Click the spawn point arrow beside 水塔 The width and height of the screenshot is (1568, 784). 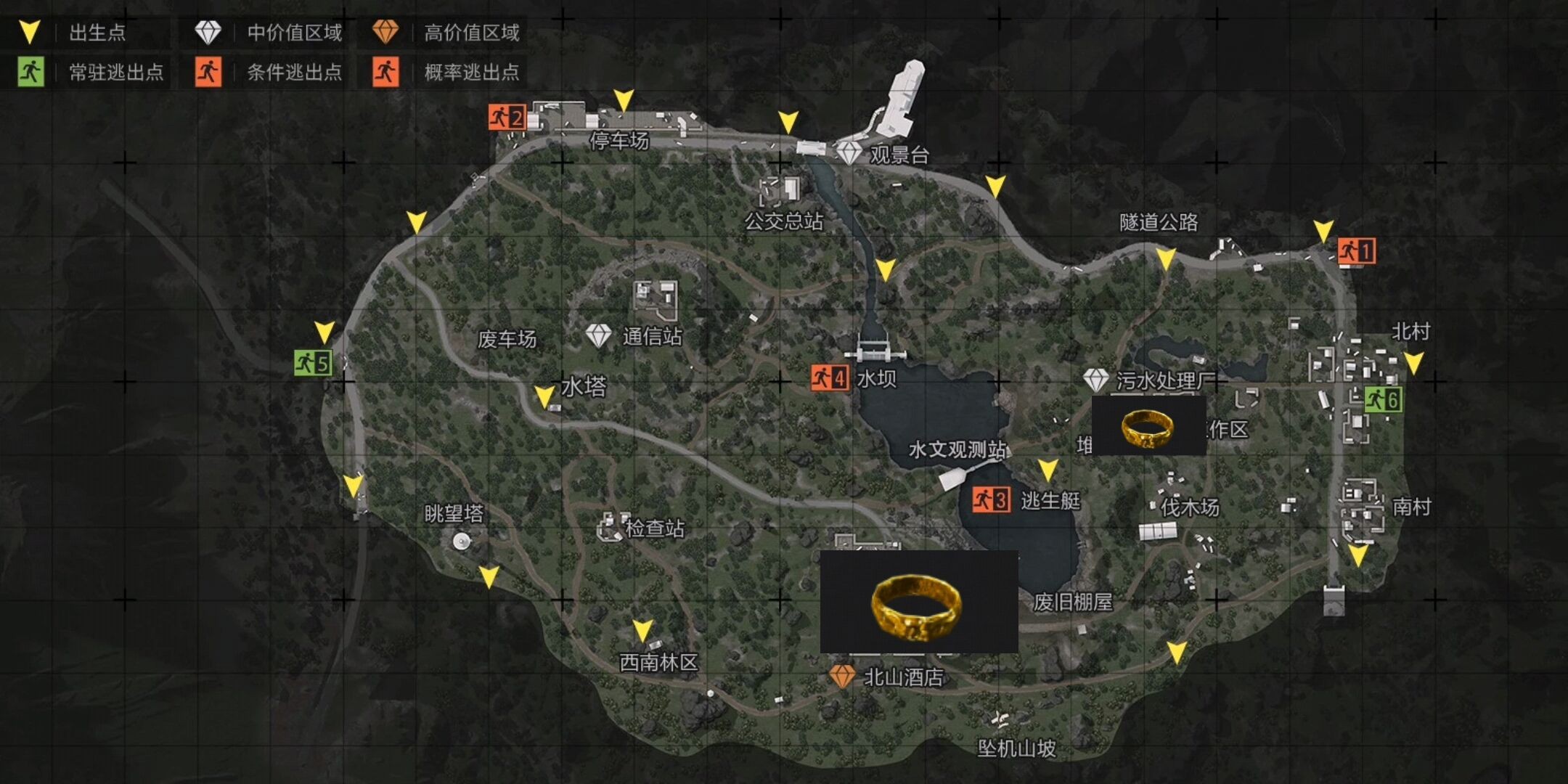coord(544,396)
